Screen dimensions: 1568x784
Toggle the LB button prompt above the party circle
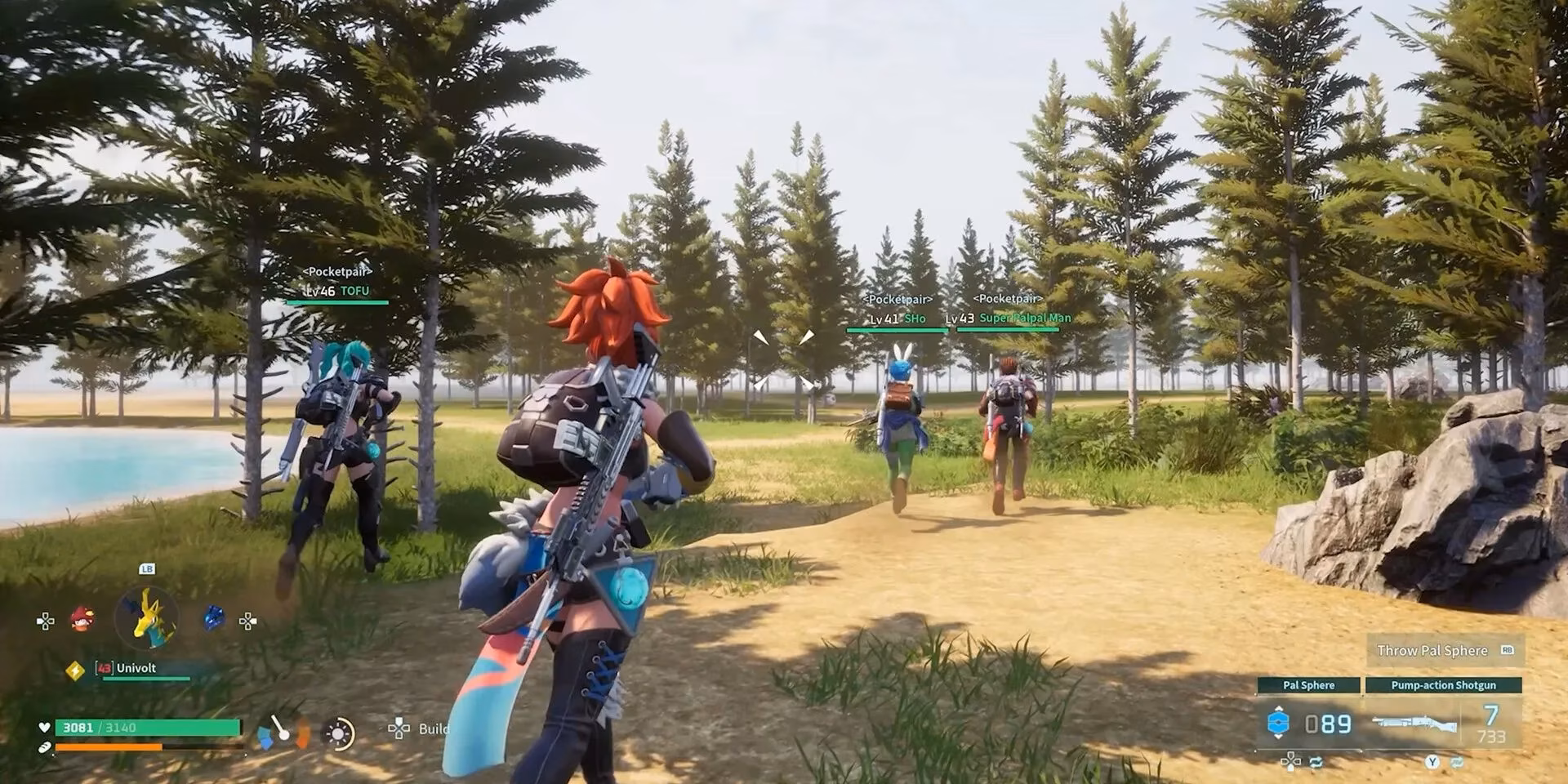(x=147, y=569)
